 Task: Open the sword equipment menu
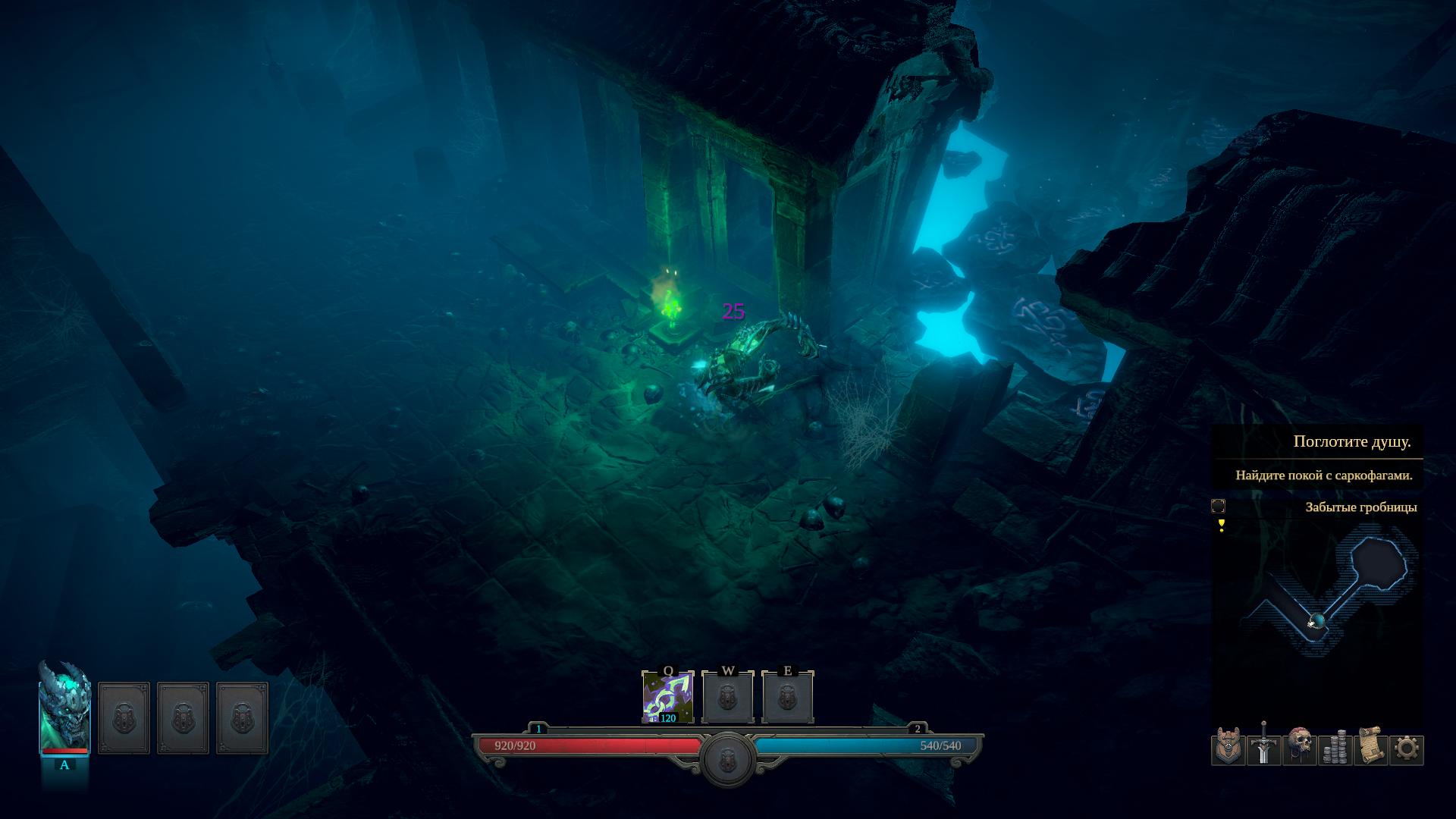1263,748
